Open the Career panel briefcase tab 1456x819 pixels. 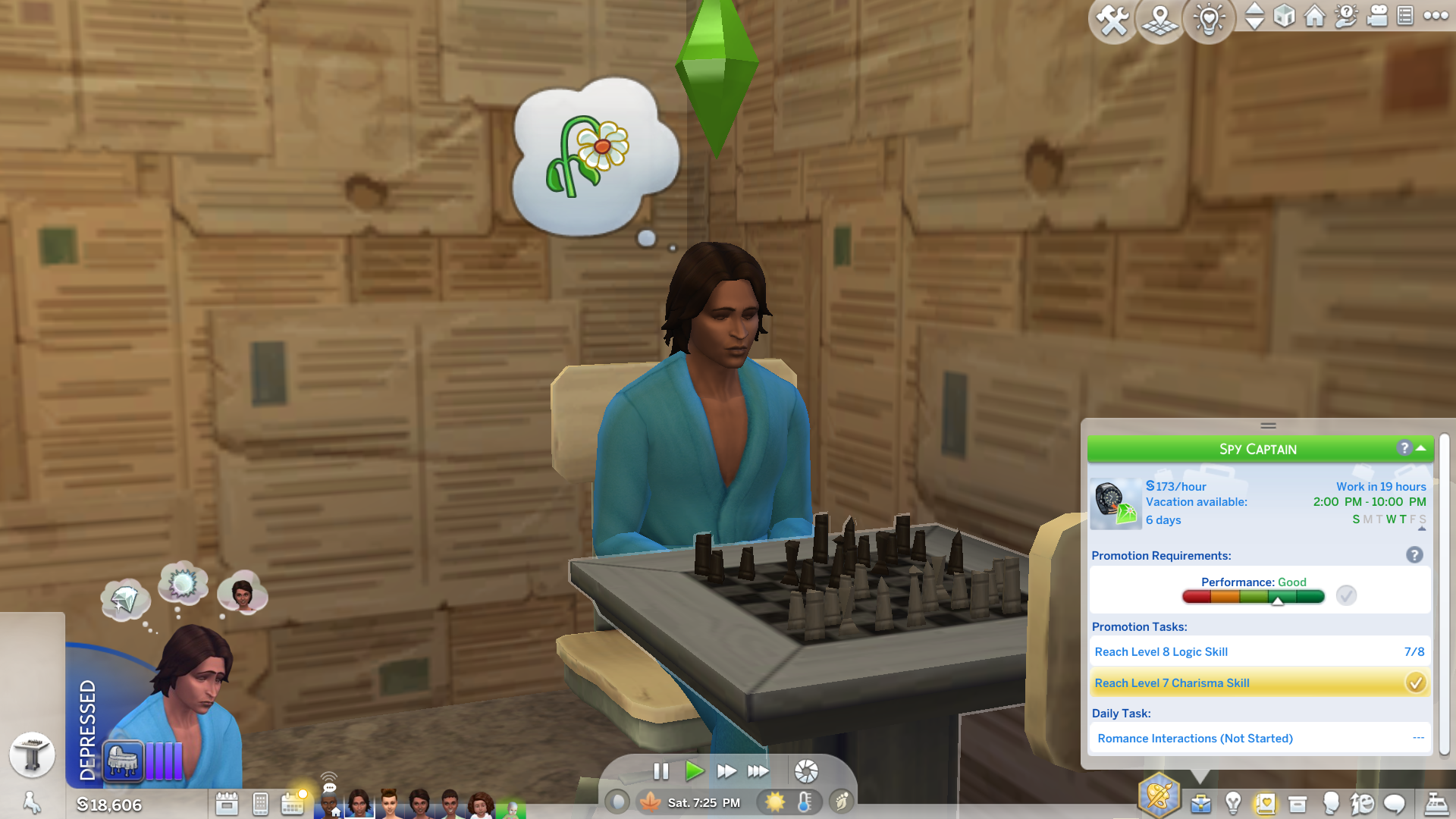(1200, 803)
